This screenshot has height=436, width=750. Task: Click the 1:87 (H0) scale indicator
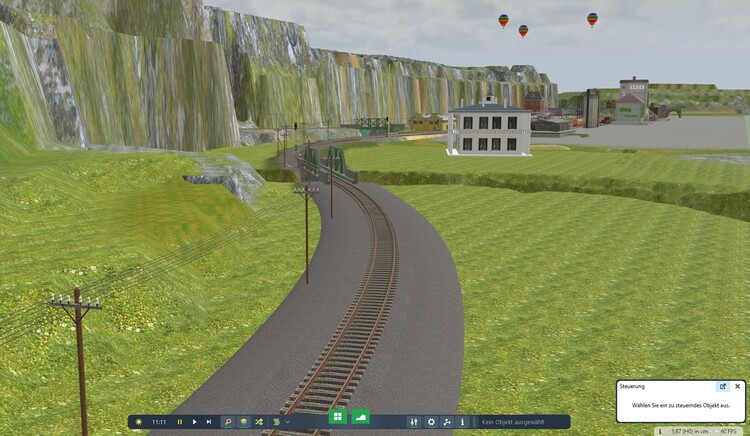tap(690, 431)
